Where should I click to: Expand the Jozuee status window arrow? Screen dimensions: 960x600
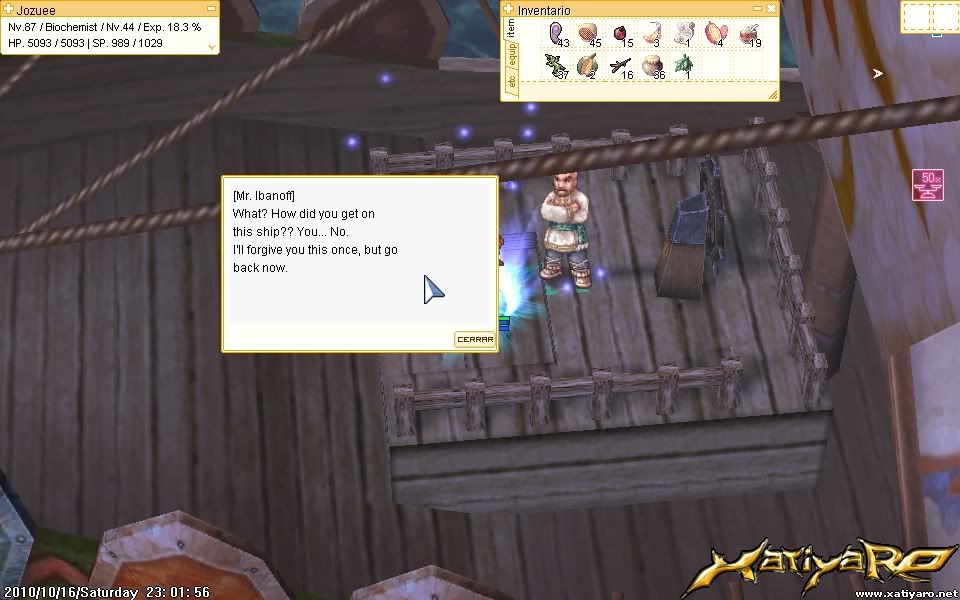click(212, 46)
